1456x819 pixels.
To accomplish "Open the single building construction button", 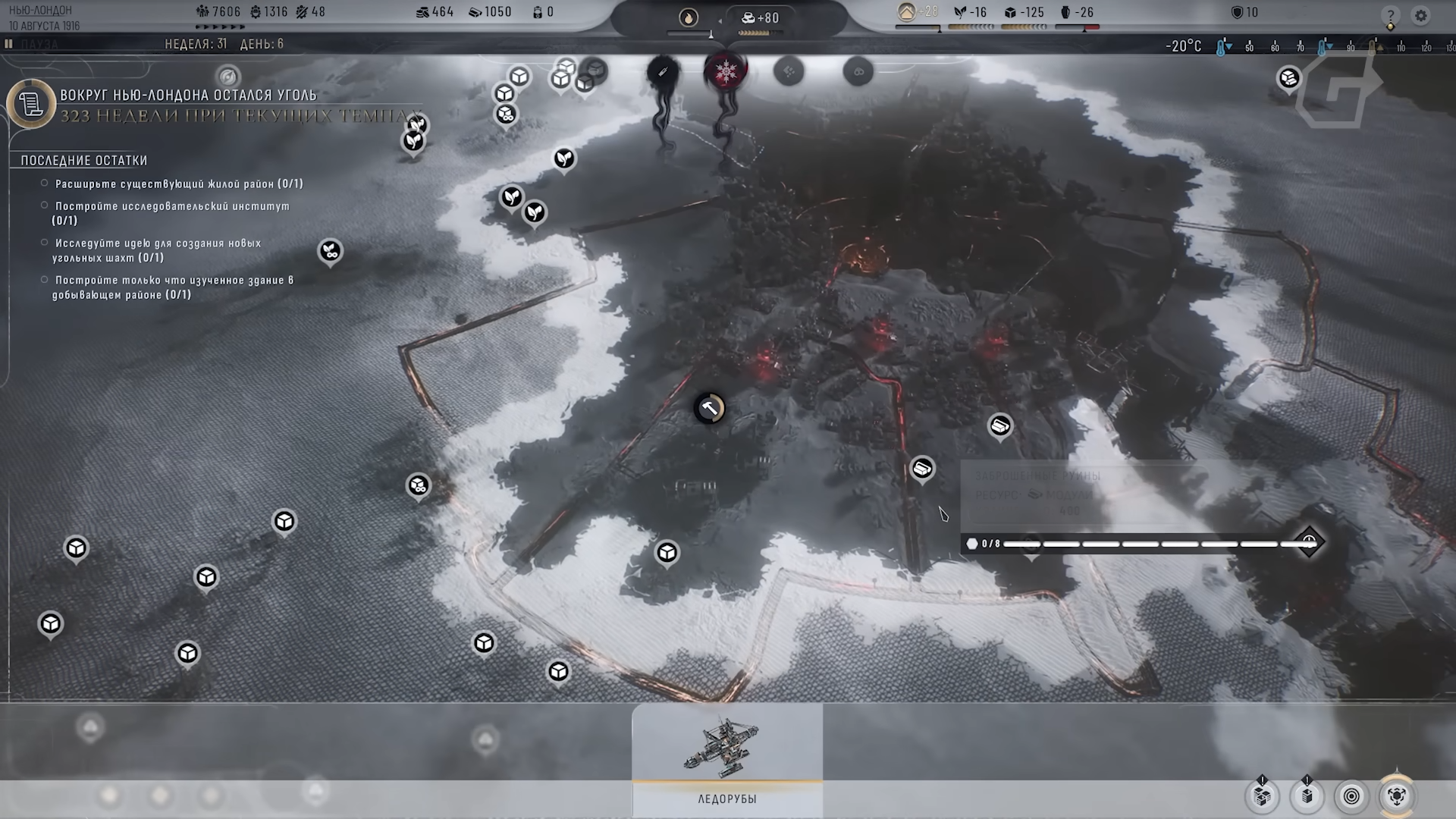I will coord(1307,796).
